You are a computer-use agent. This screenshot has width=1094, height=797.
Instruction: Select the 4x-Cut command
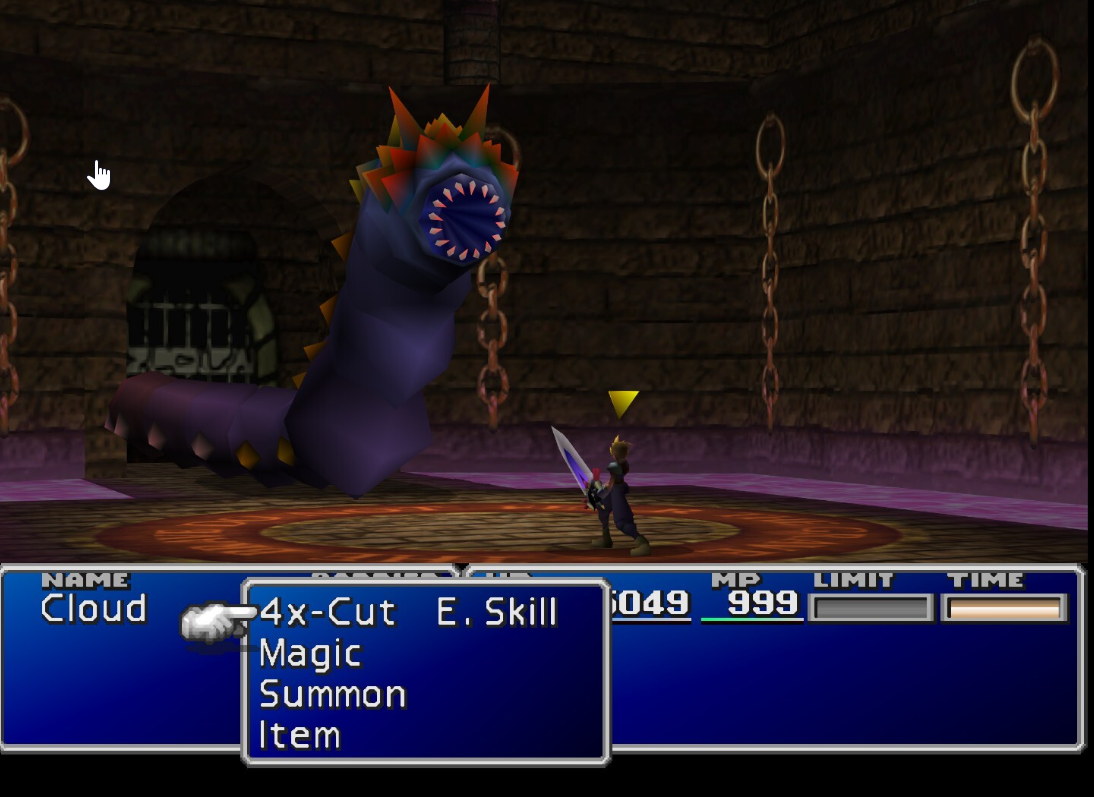pos(328,612)
